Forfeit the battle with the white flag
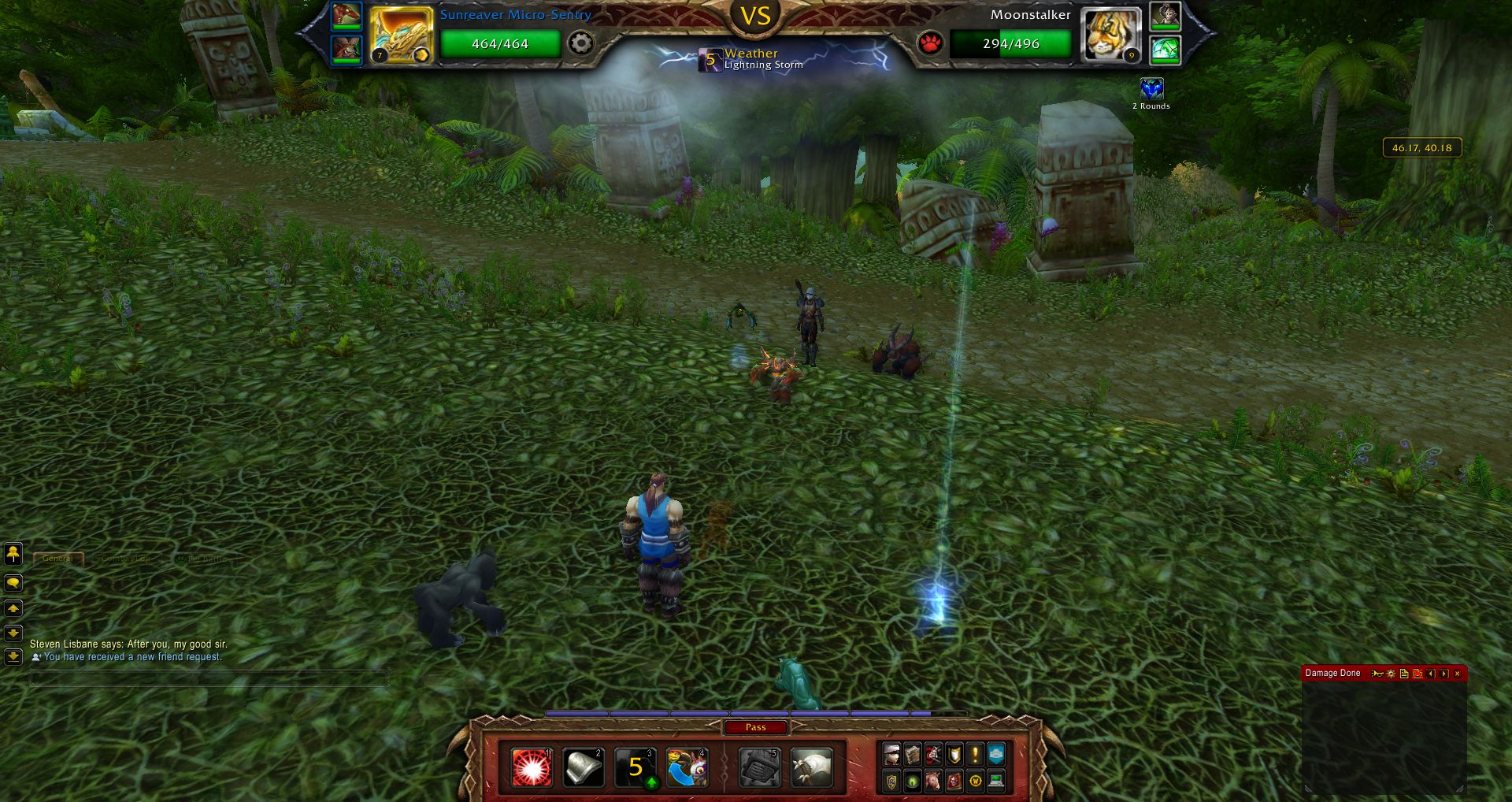 point(811,768)
